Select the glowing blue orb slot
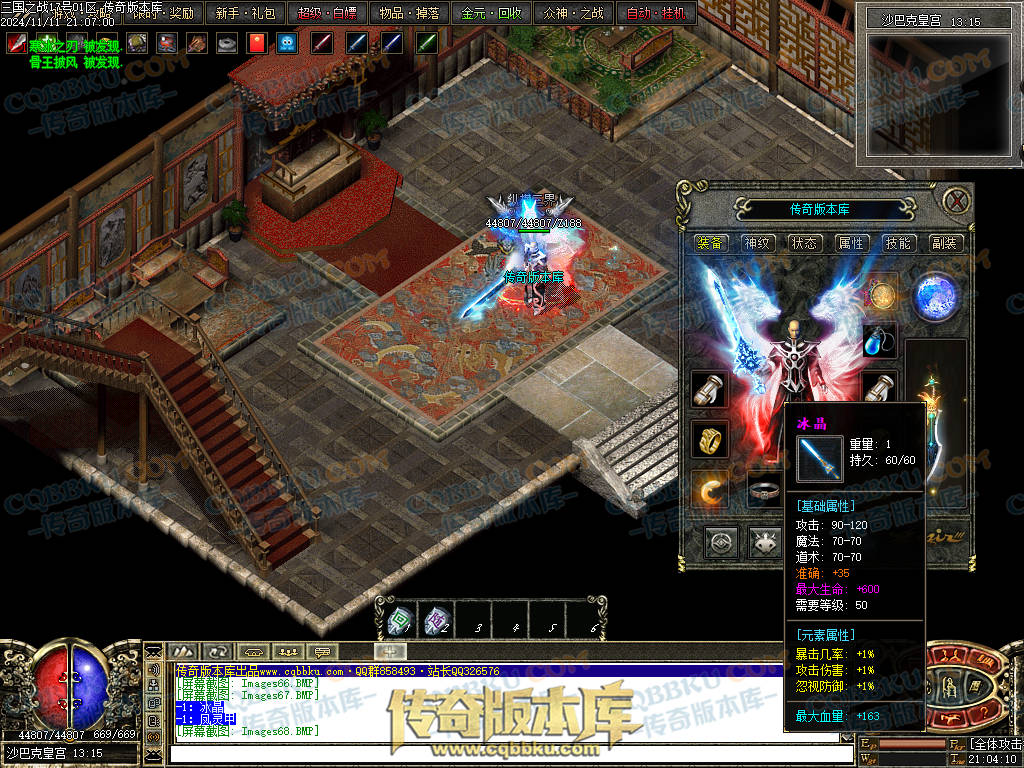Viewport: 1024px width, 768px height. click(x=936, y=296)
